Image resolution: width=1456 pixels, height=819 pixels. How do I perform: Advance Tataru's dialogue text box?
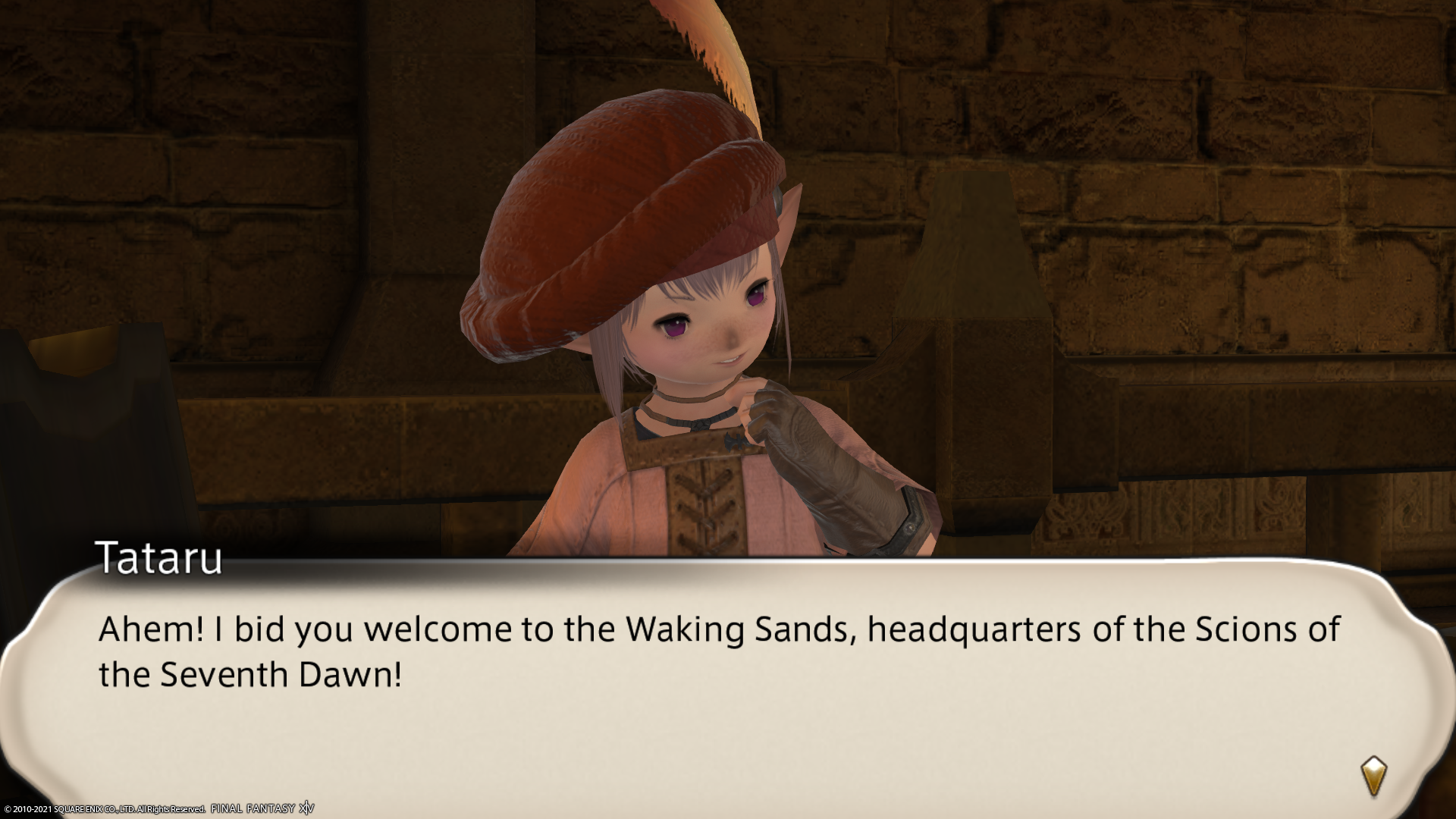tap(720, 682)
